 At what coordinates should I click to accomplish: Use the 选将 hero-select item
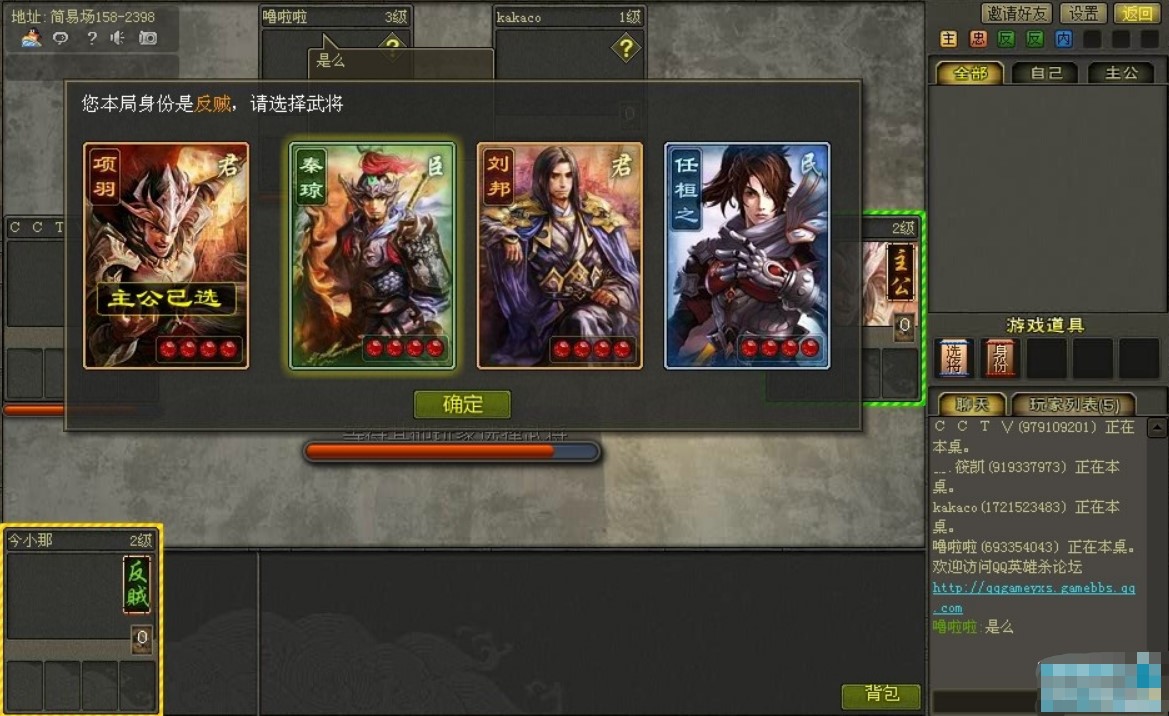[x=952, y=358]
